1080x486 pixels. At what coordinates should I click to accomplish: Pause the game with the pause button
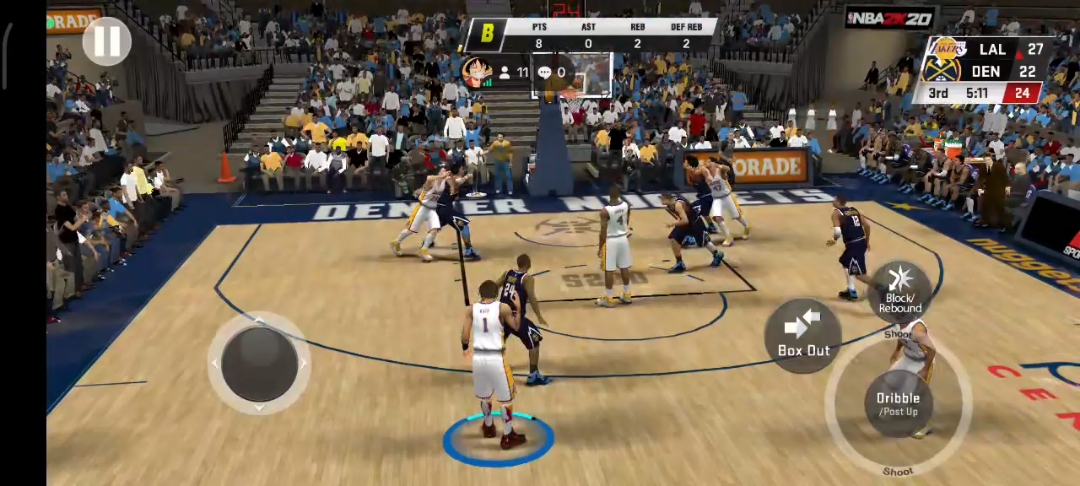[x=107, y=41]
